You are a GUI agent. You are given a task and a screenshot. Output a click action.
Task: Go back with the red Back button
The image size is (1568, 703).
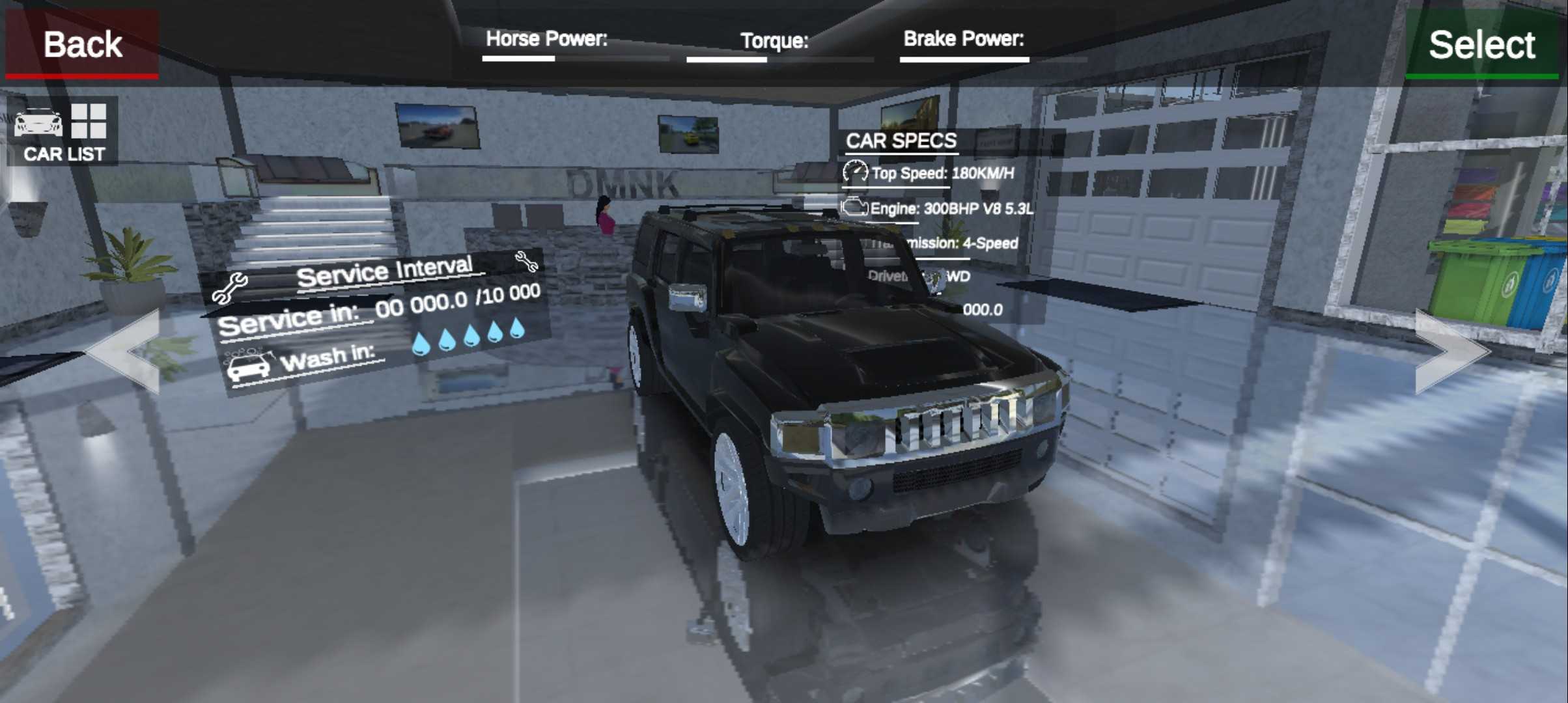pos(82,44)
